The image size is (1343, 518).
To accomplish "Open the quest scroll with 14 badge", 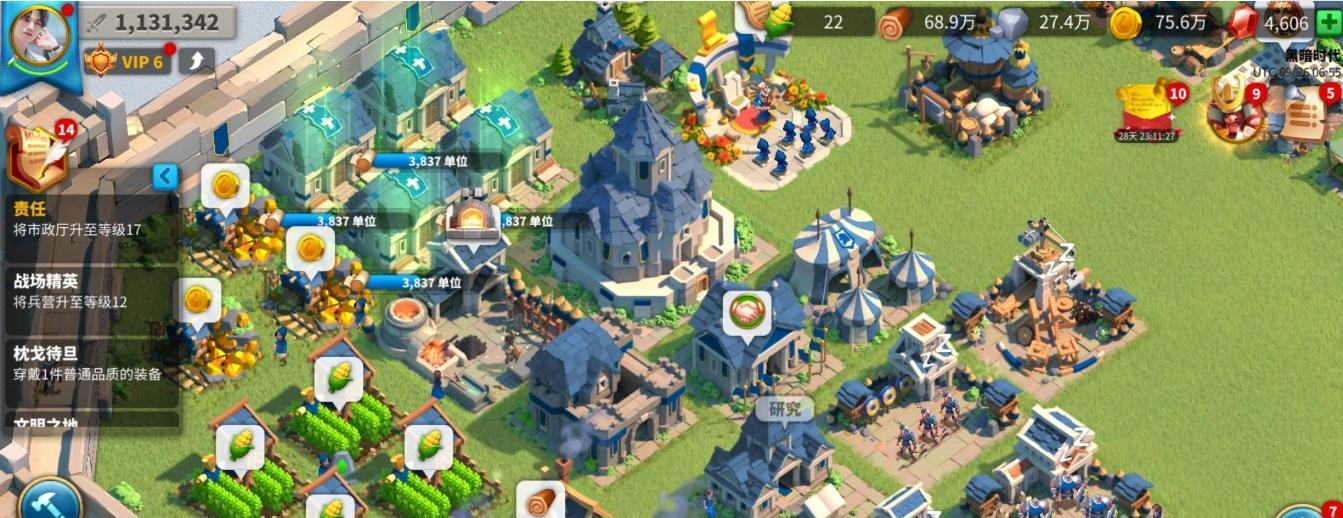I will tap(38, 156).
